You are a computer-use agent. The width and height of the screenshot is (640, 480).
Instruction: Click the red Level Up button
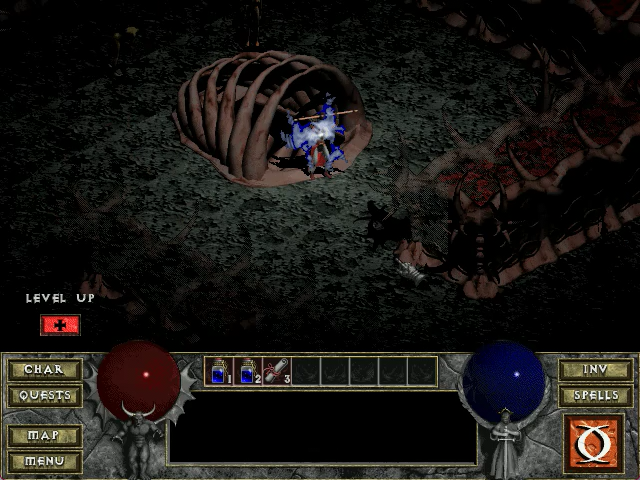pos(60,325)
